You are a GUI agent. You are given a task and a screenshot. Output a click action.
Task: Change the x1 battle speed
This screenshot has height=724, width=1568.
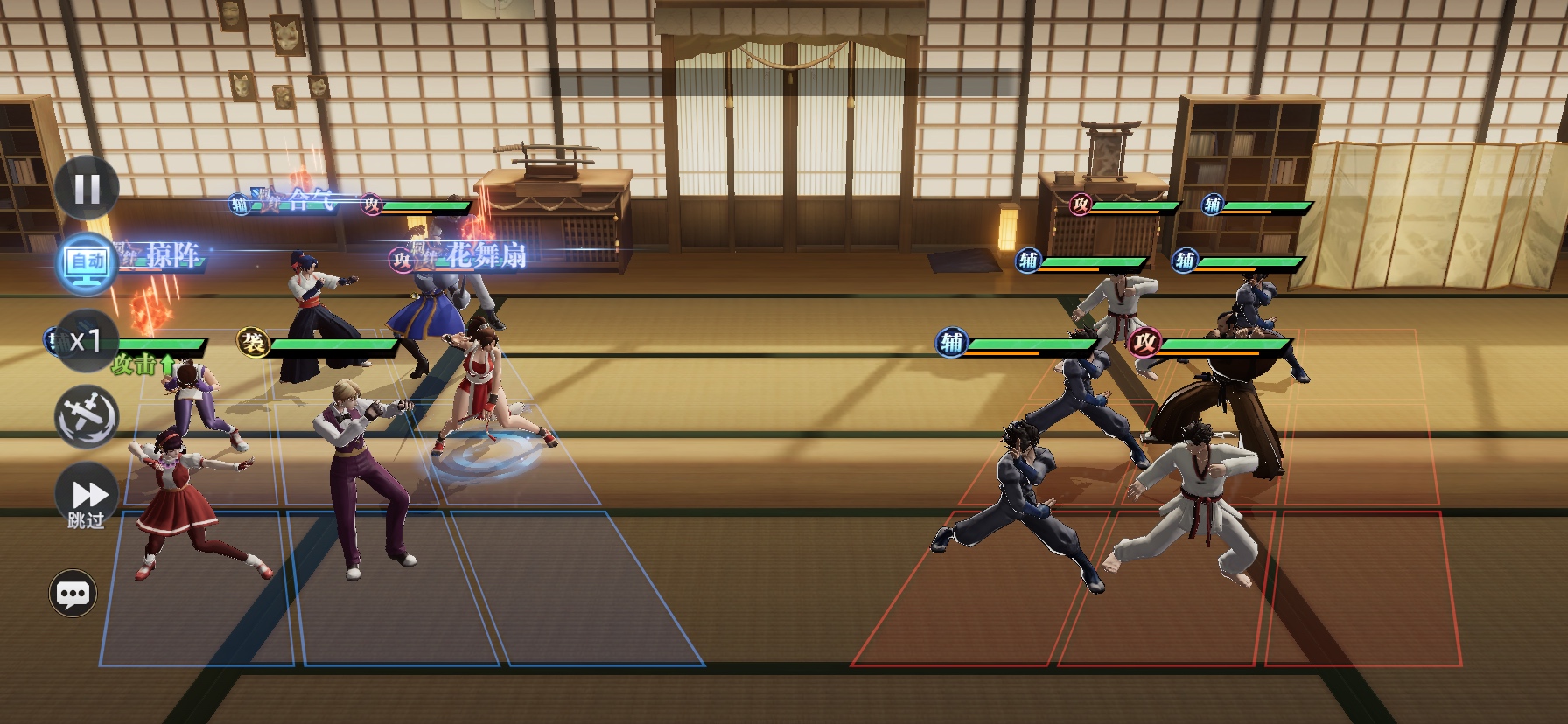86,340
